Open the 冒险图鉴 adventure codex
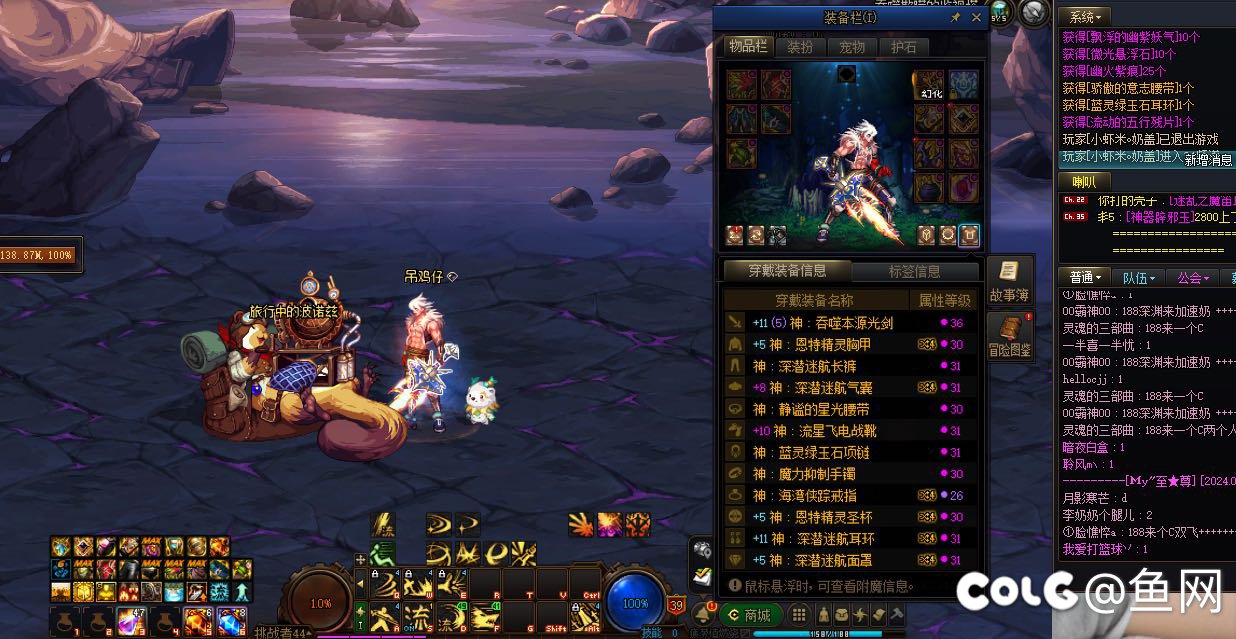Viewport: 1236px width, 639px height. [1009, 335]
